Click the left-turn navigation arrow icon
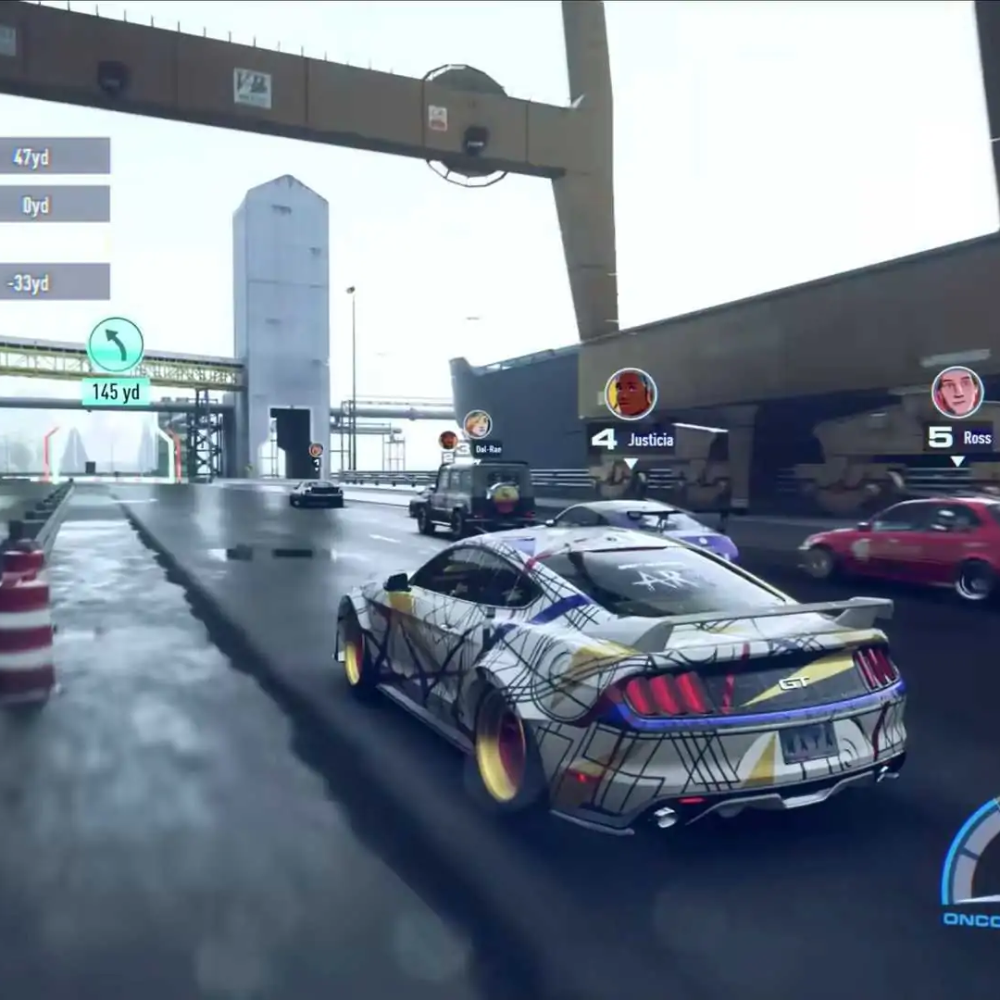The height and width of the screenshot is (1000, 1000). (x=116, y=345)
